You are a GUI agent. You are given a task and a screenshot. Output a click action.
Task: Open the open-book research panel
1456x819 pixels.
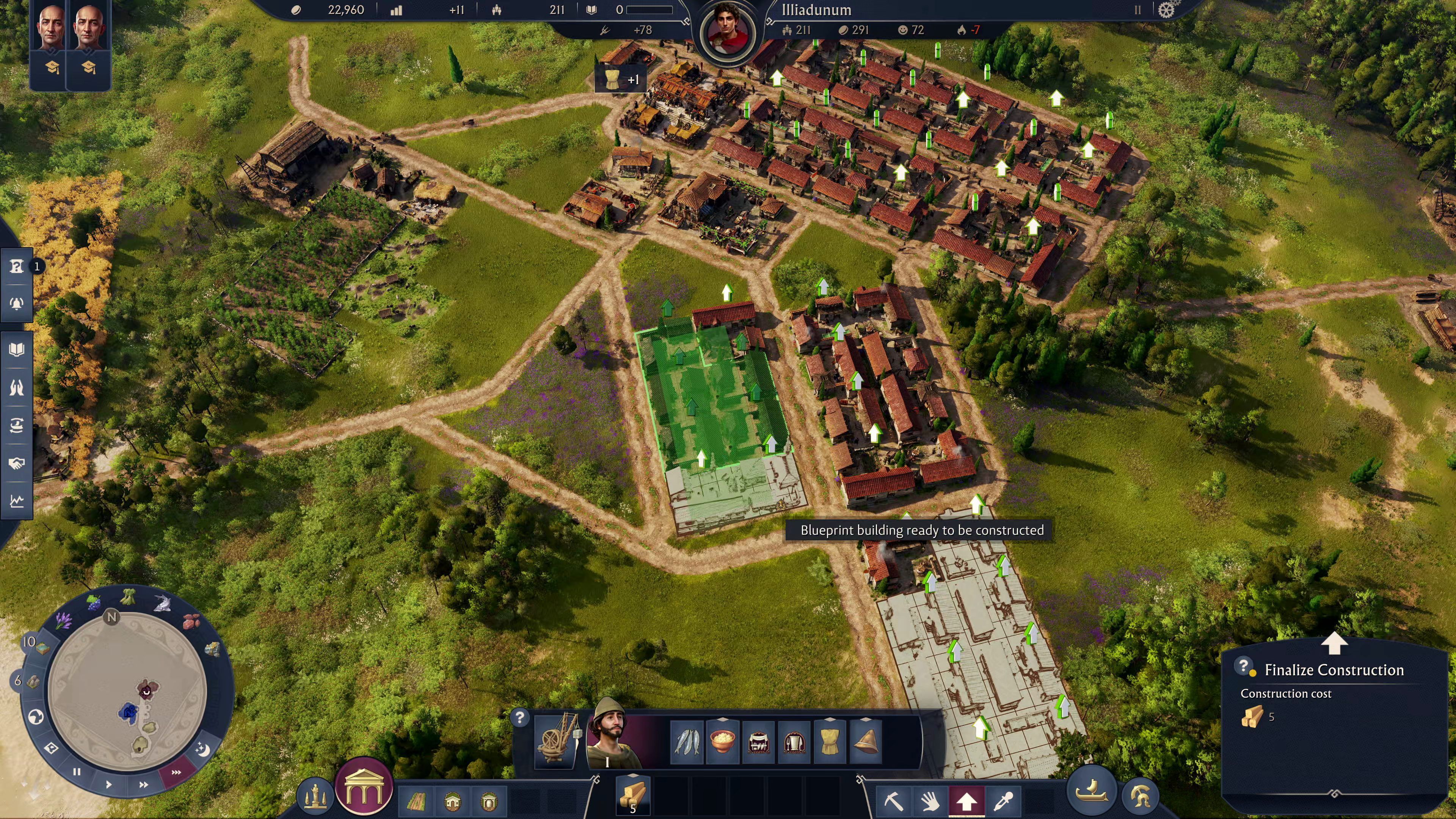click(16, 349)
